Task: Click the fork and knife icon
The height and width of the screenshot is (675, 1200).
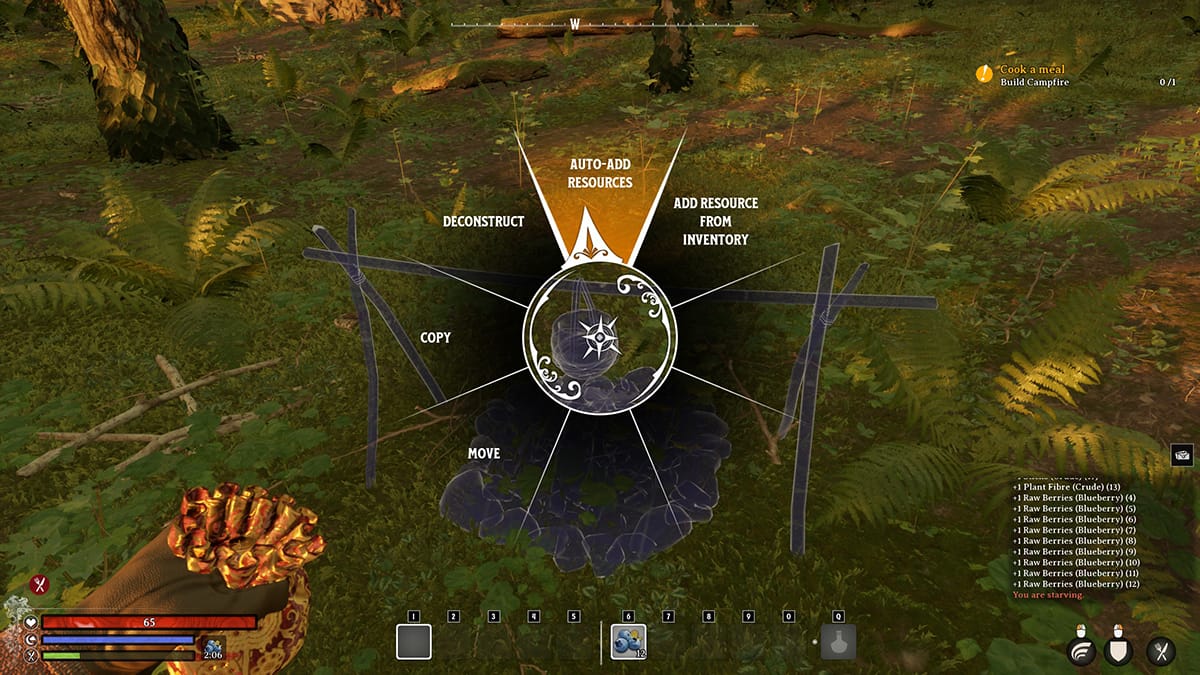Action: click(x=1161, y=651)
